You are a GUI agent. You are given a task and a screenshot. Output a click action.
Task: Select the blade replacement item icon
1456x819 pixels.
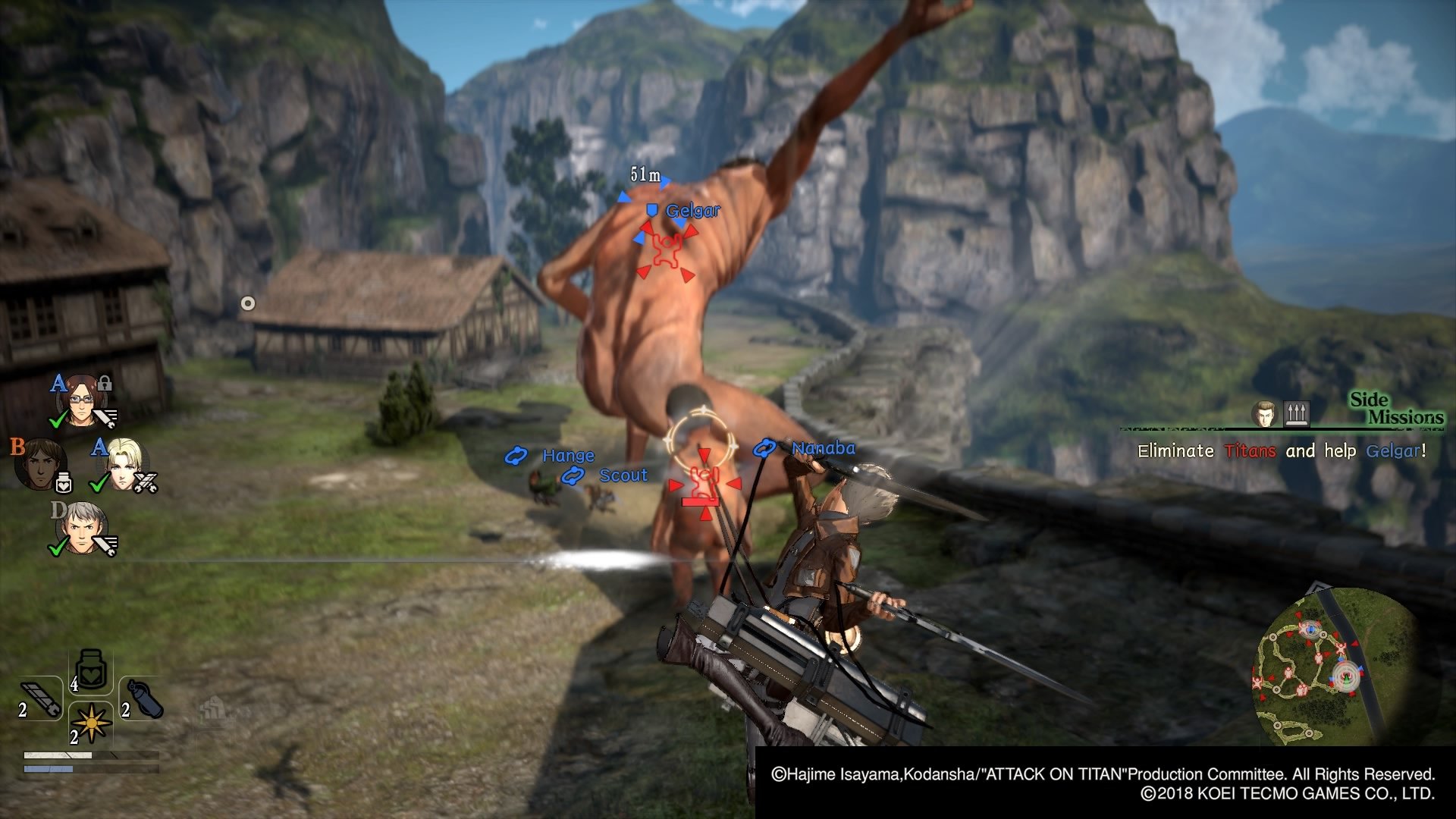coord(40,697)
